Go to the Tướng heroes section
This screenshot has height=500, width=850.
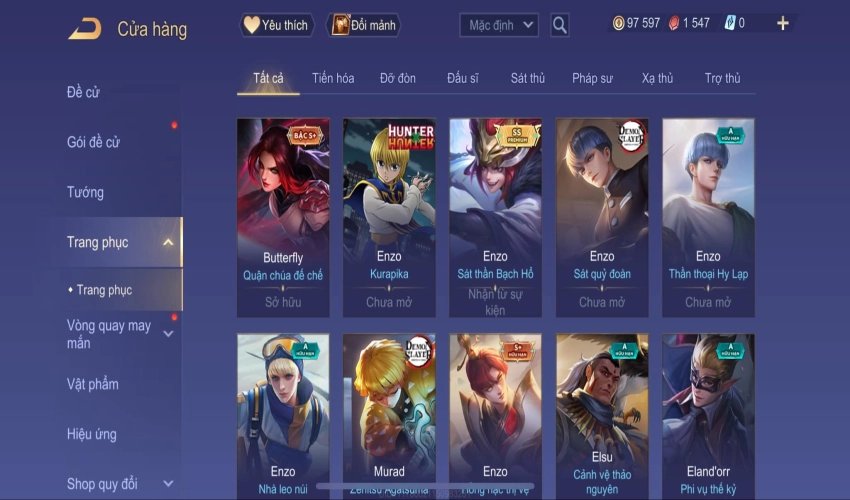point(85,192)
